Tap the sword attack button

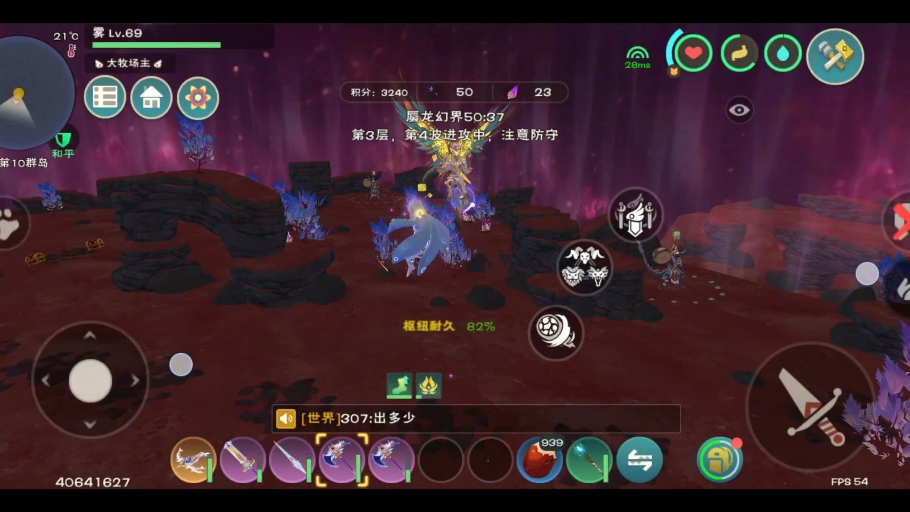[x=811, y=407]
